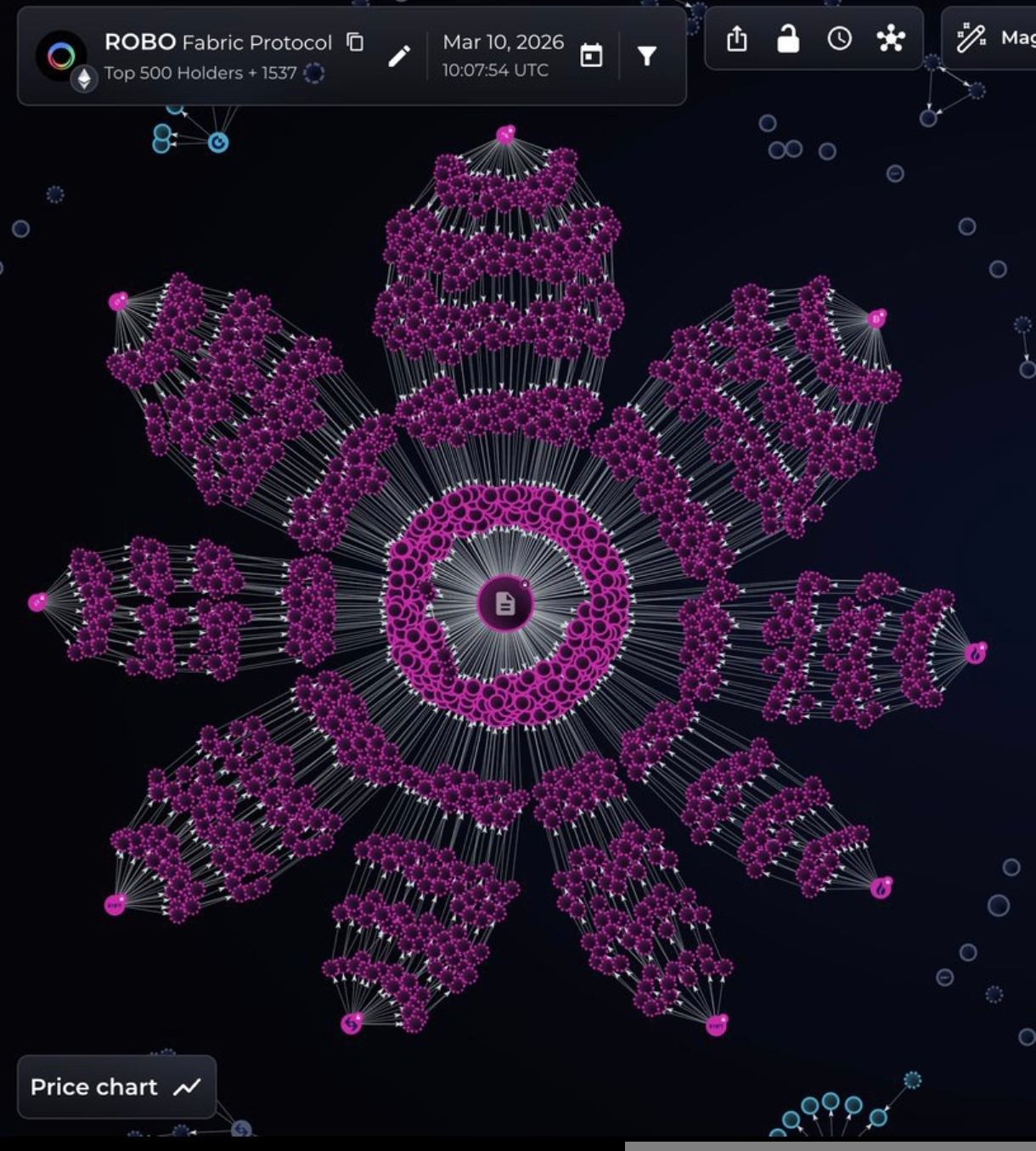Copy the ROBO token address
The height and width of the screenshot is (1151, 1036).
(355, 42)
